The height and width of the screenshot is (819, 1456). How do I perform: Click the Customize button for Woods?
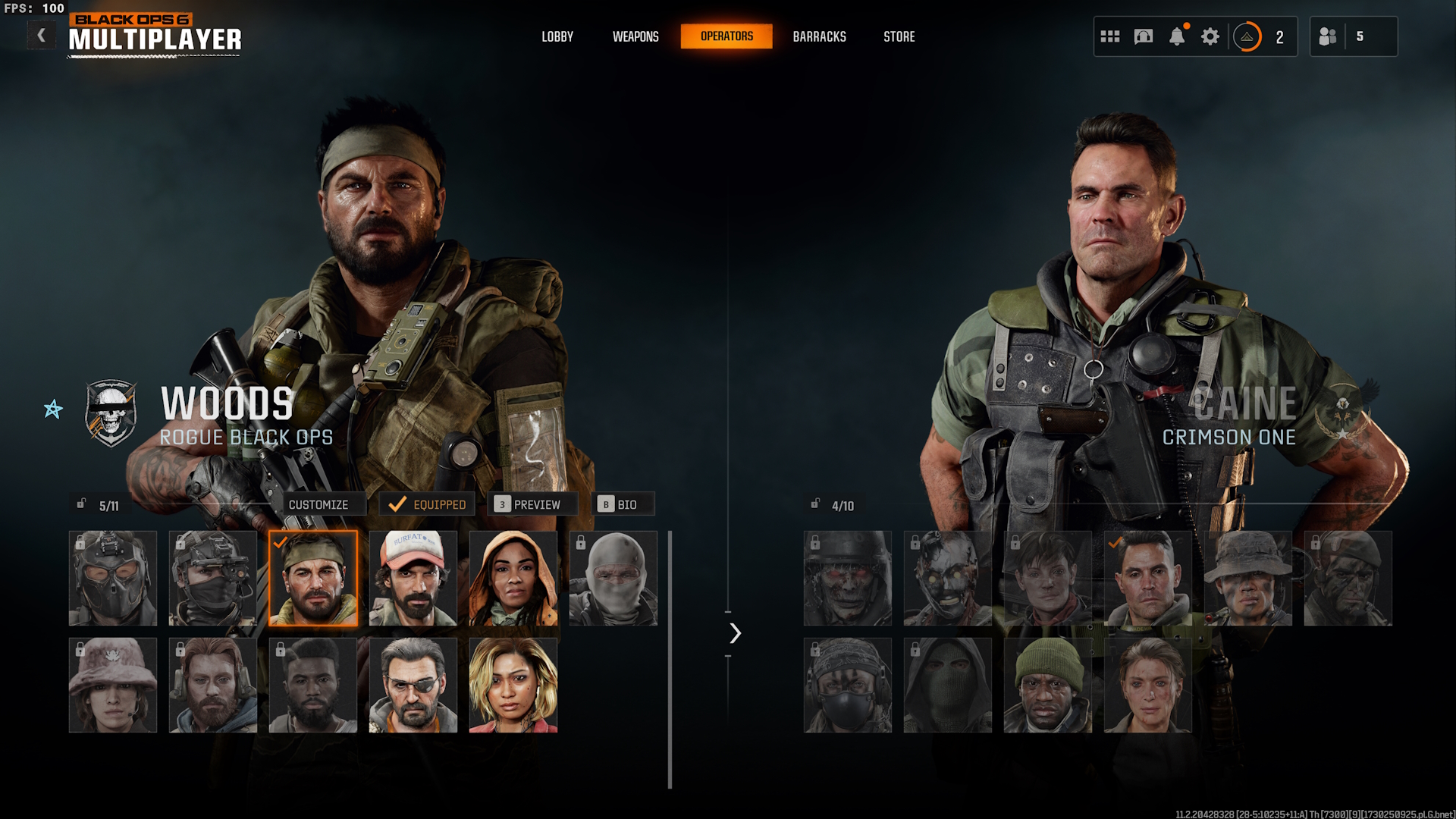pos(318,504)
